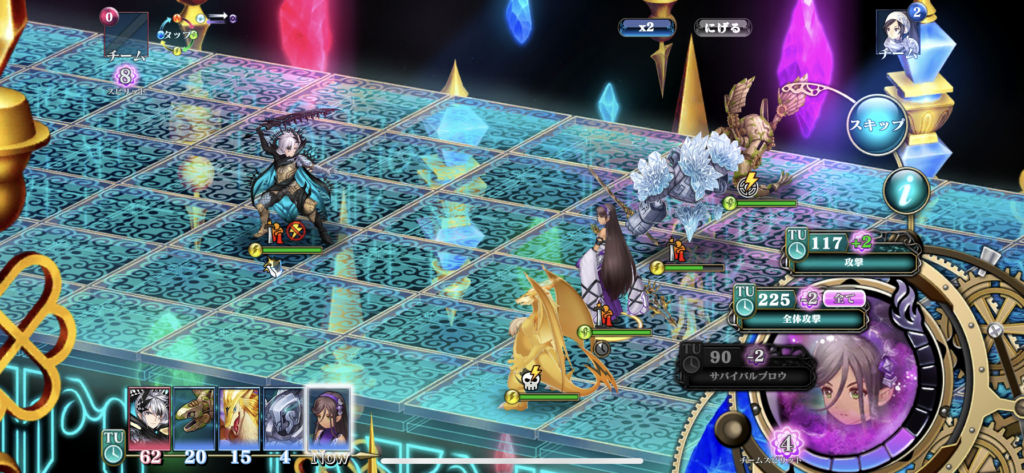Viewport: 1024px width, 473px height.
Task: Open the left team panel showing 8
Action: coord(126,50)
